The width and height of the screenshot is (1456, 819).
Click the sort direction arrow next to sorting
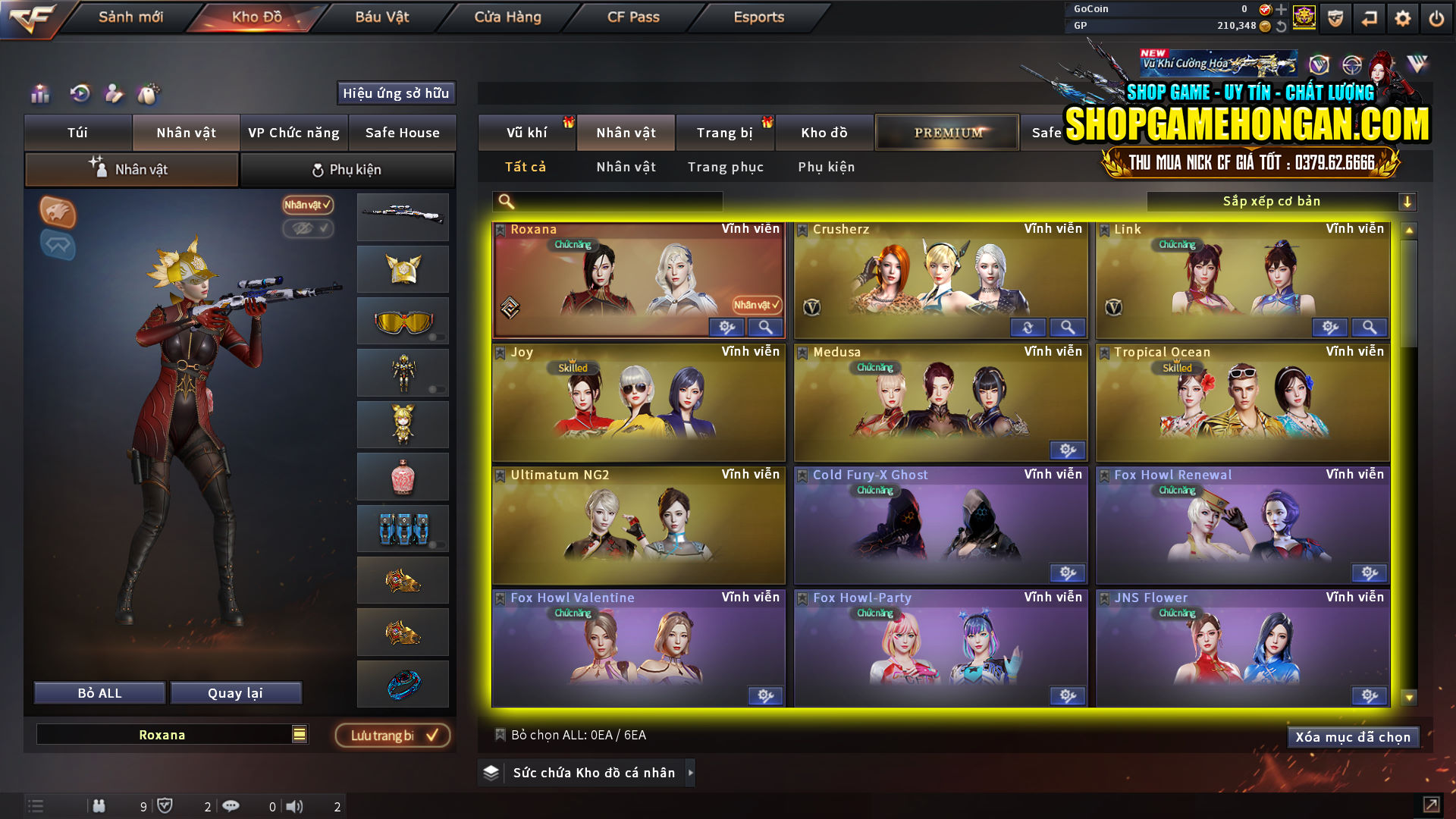coord(1408,201)
